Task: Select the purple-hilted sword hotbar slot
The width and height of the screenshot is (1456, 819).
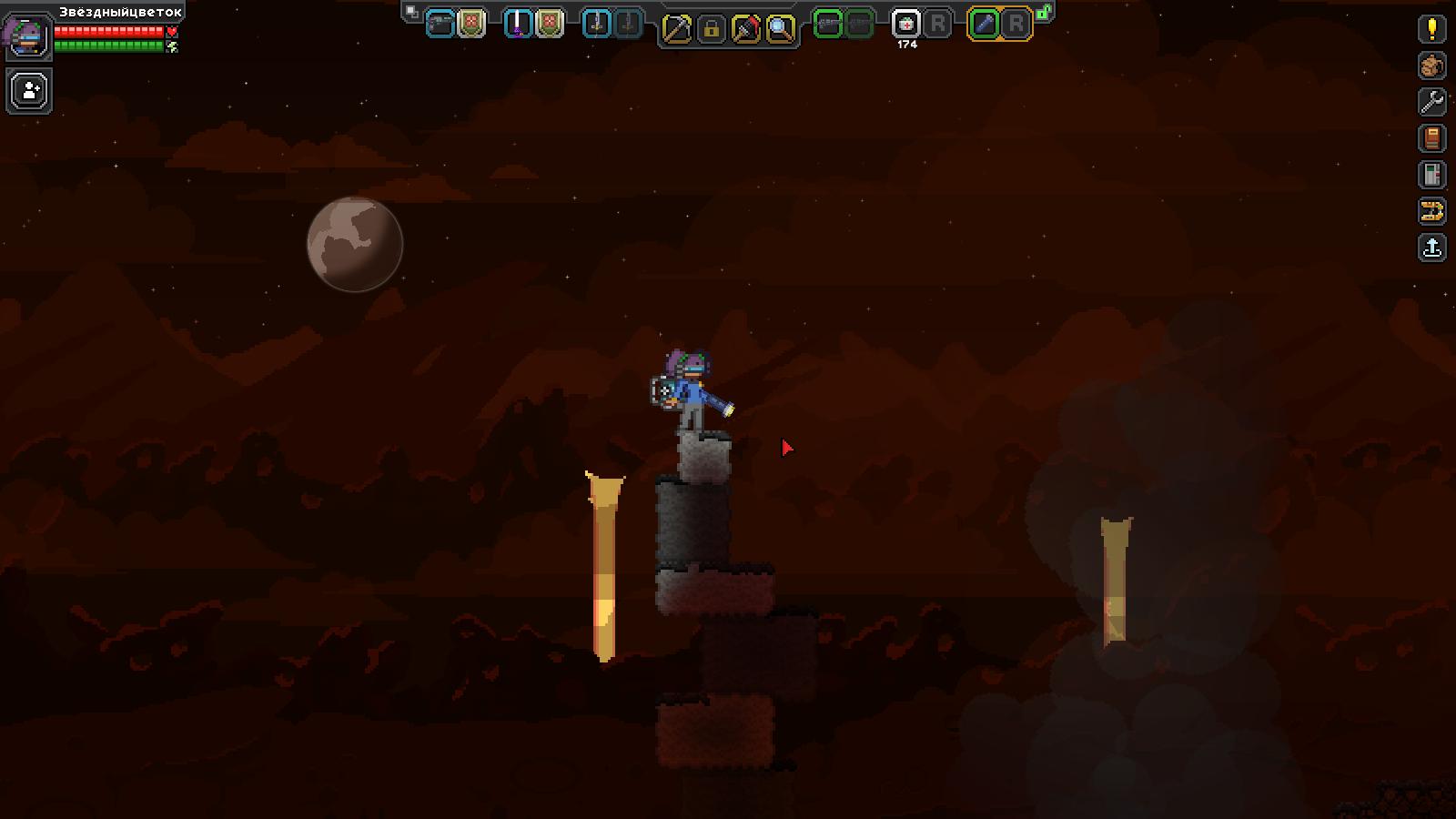Action: click(x=518, y=25)
